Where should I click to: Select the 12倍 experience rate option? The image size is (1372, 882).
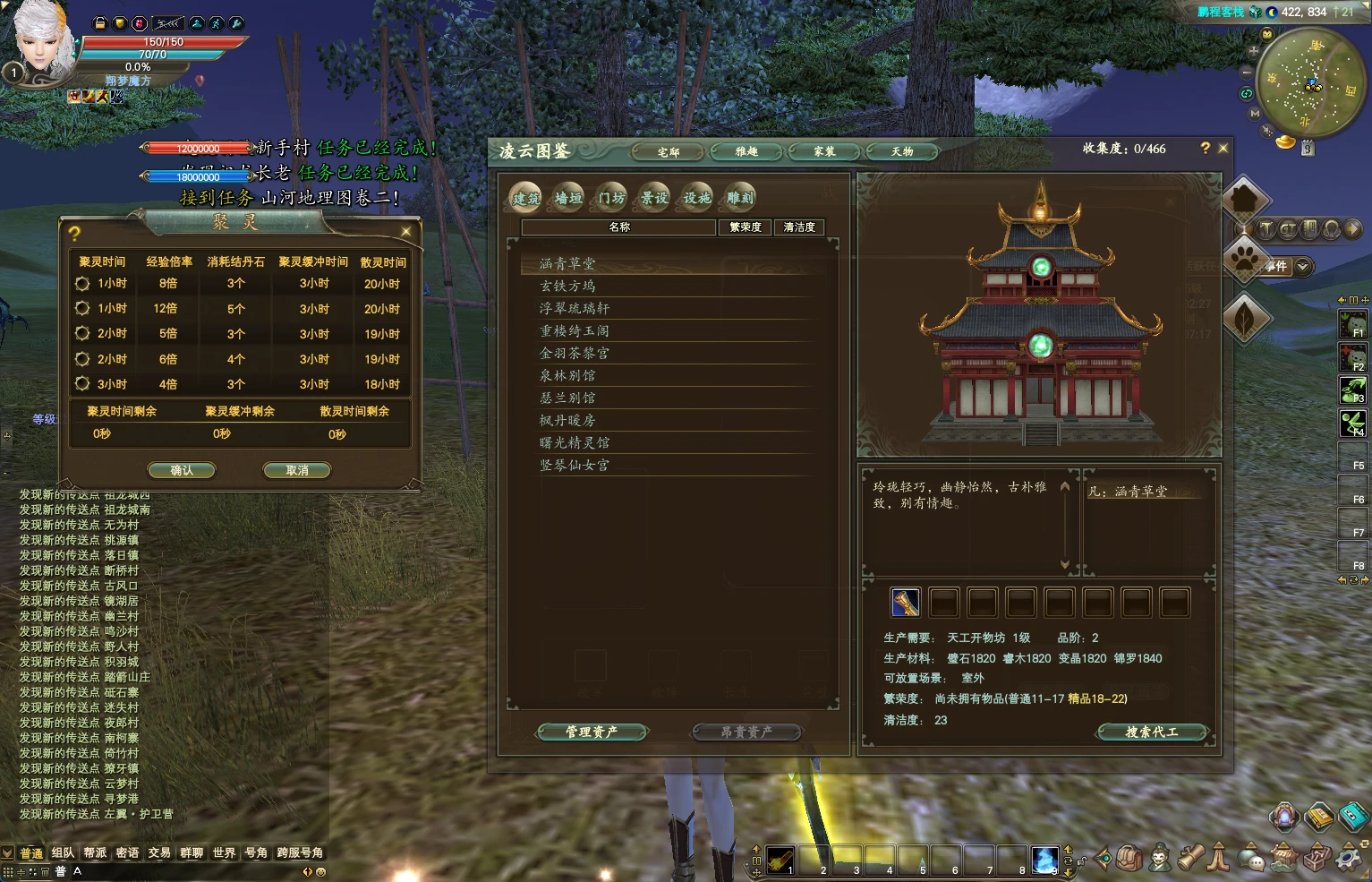pos(82,308)
